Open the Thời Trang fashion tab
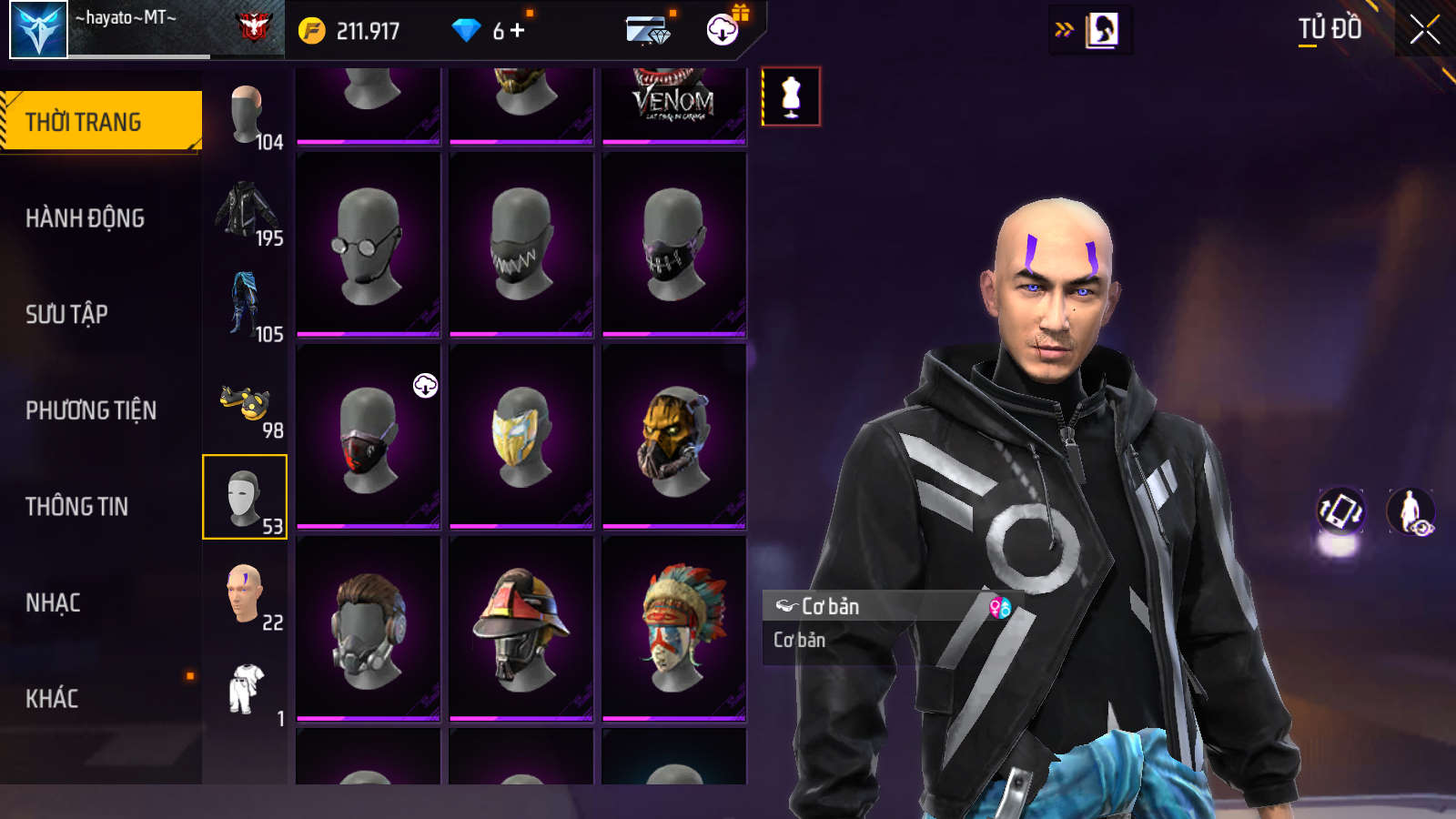Image resolution: width=1456 pixels, height=819 pixels. pos(100,121)
